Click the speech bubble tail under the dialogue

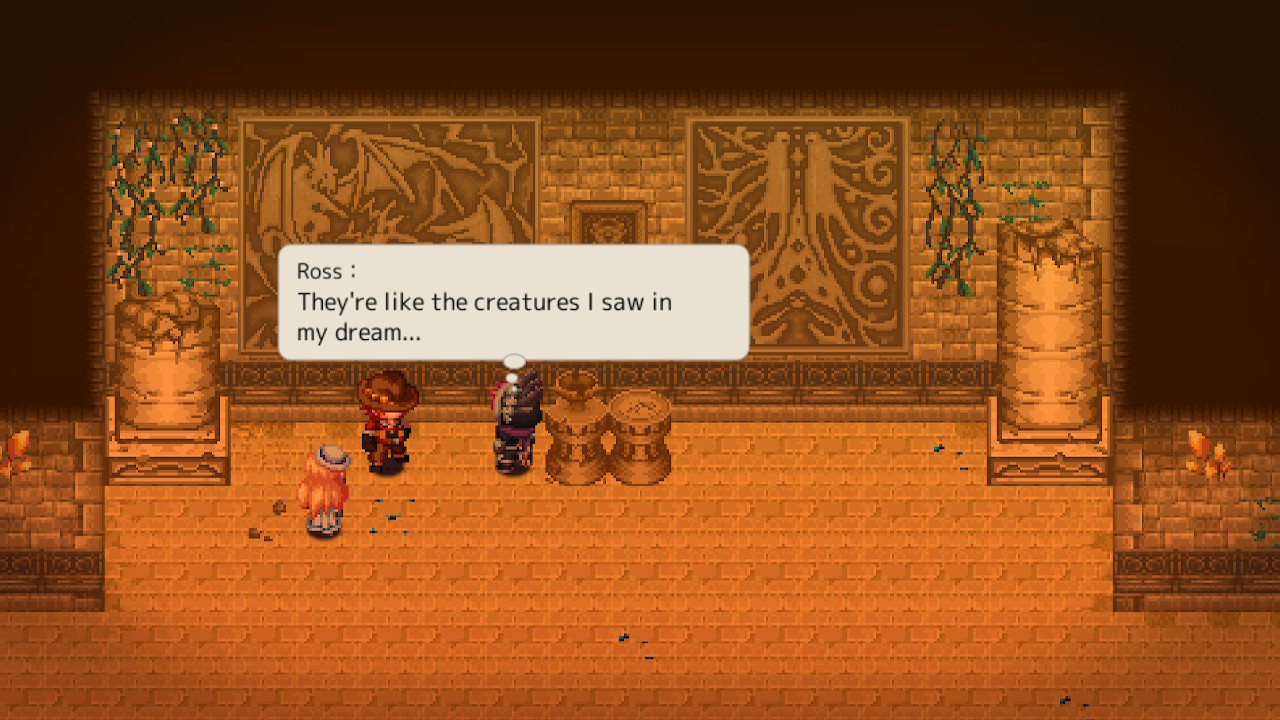pos(514,362)
